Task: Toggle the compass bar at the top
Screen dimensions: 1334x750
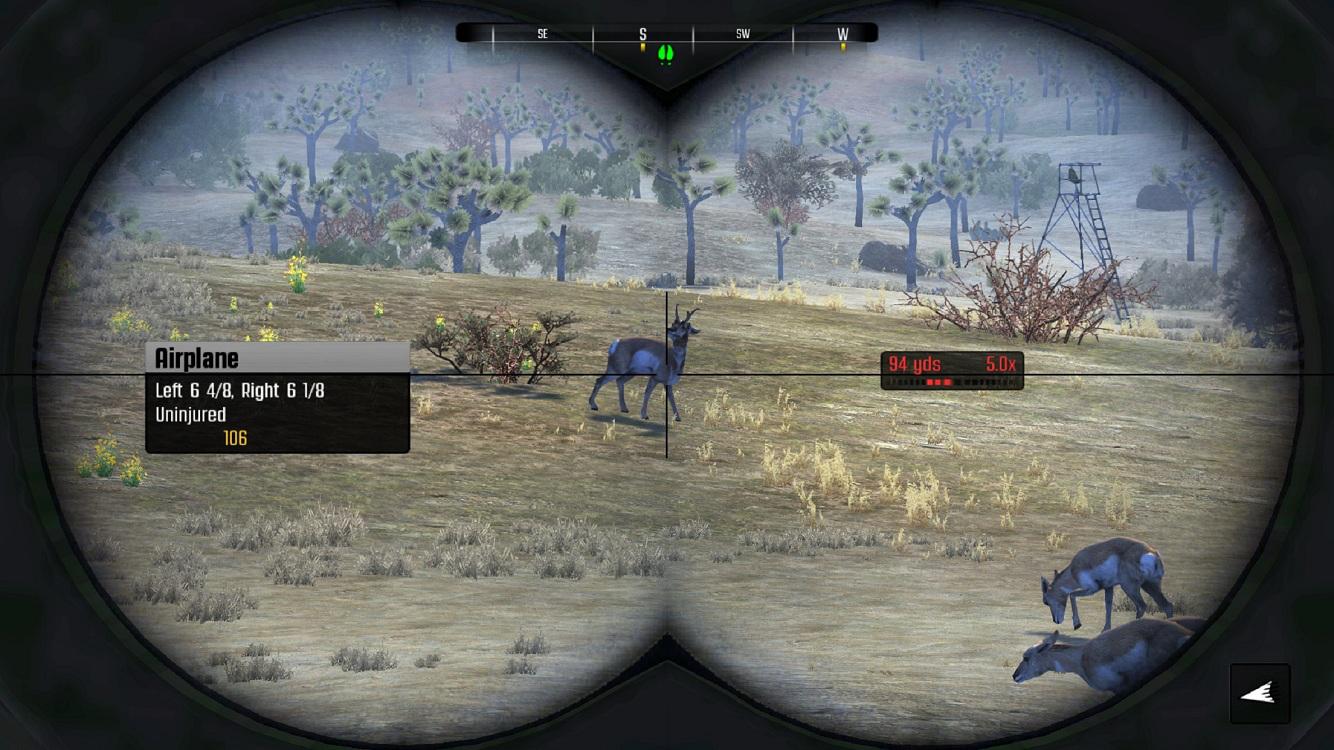Action: click(666, 31)
